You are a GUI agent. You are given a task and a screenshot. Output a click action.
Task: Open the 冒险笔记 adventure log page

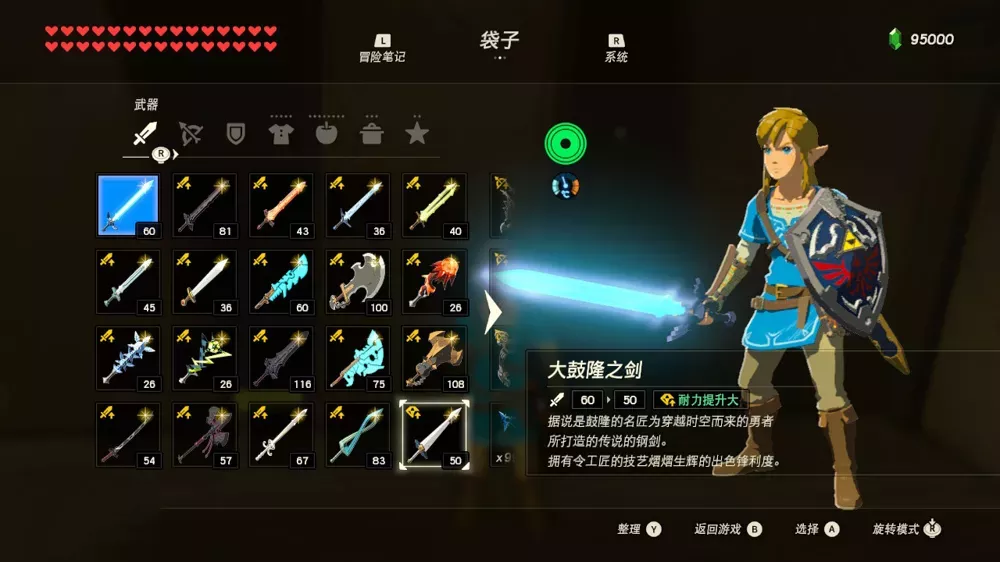(x=382, y=48)
